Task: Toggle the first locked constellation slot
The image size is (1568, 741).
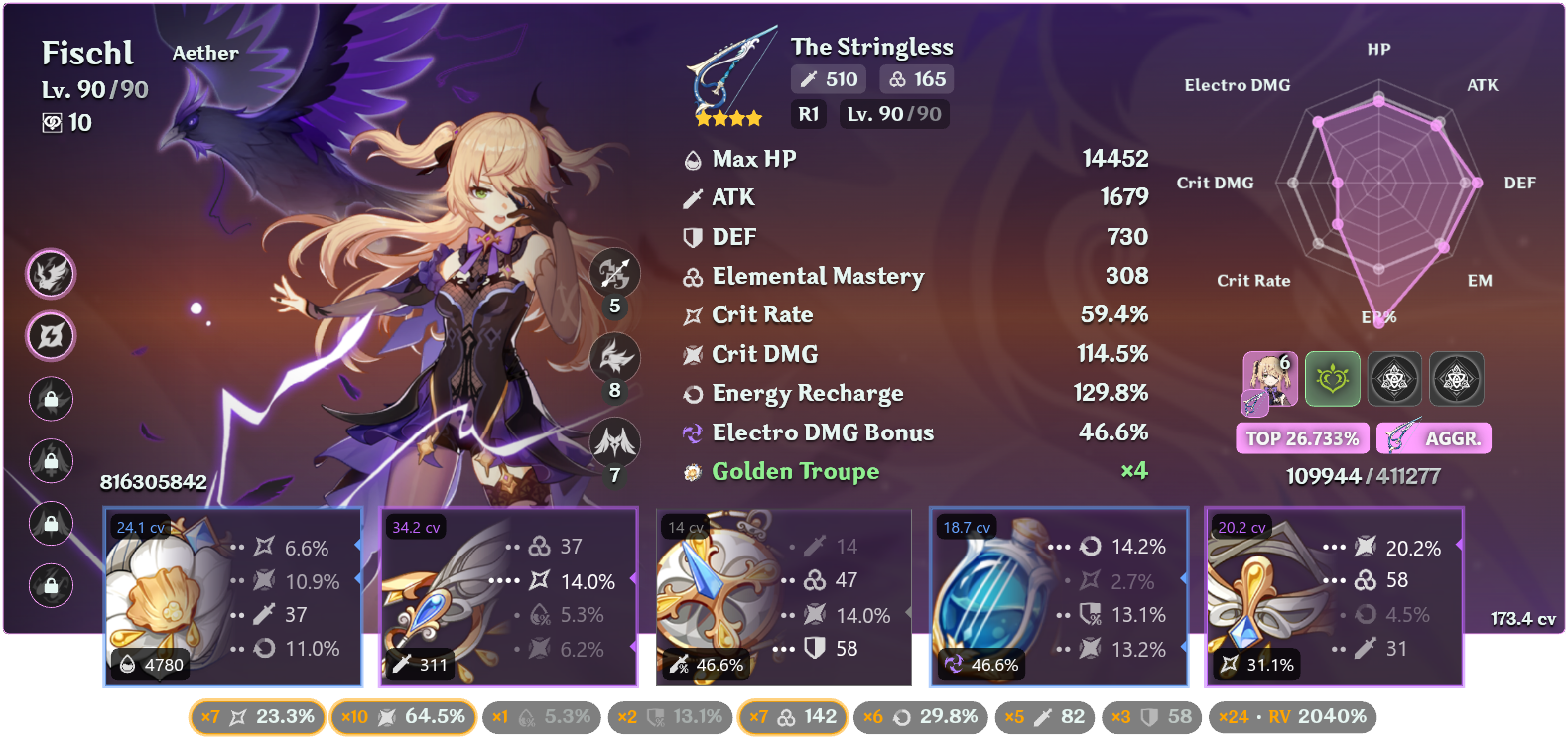Action: [52, 400]
